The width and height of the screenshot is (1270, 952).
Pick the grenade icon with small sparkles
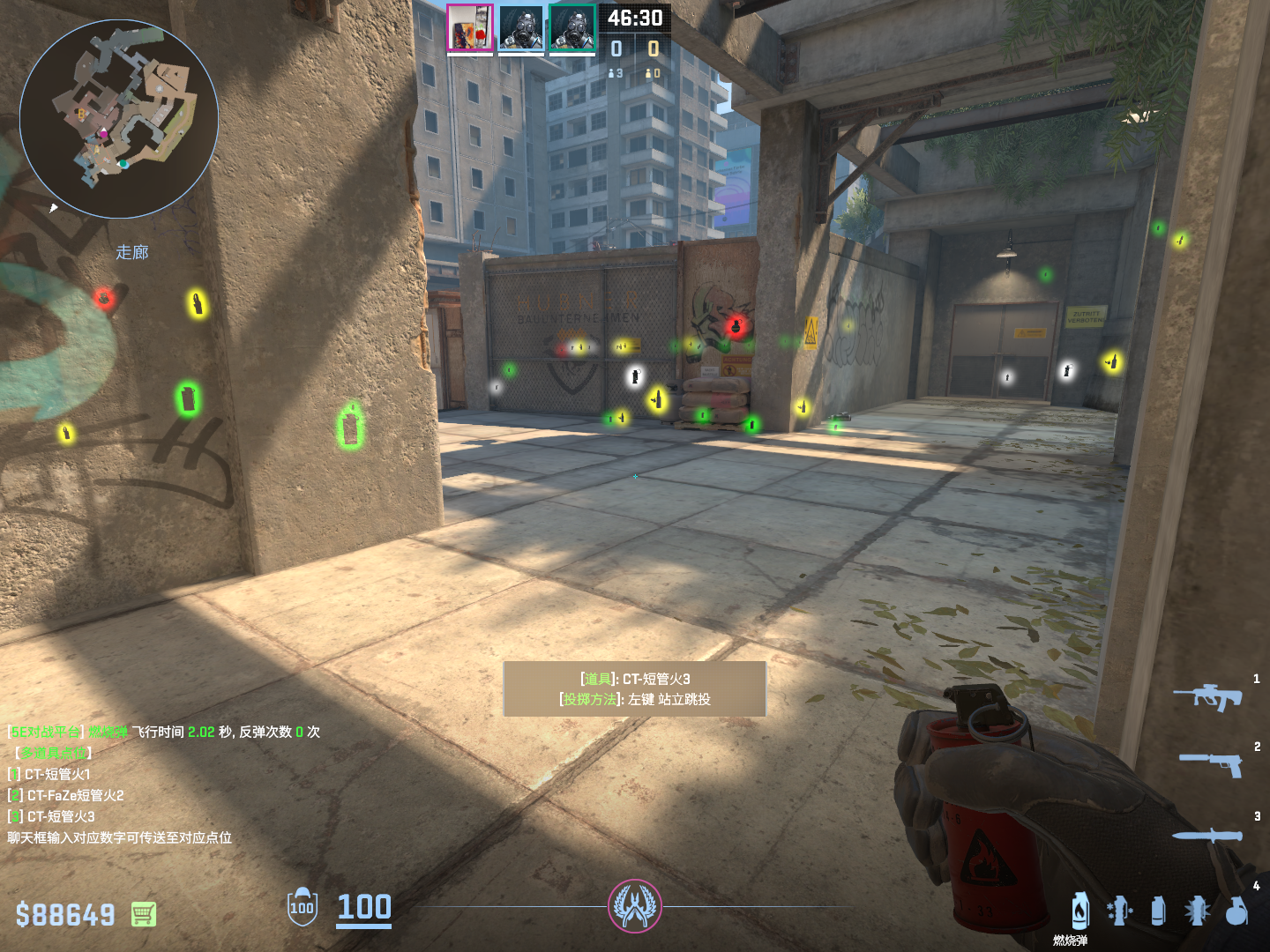(1119, 911)
